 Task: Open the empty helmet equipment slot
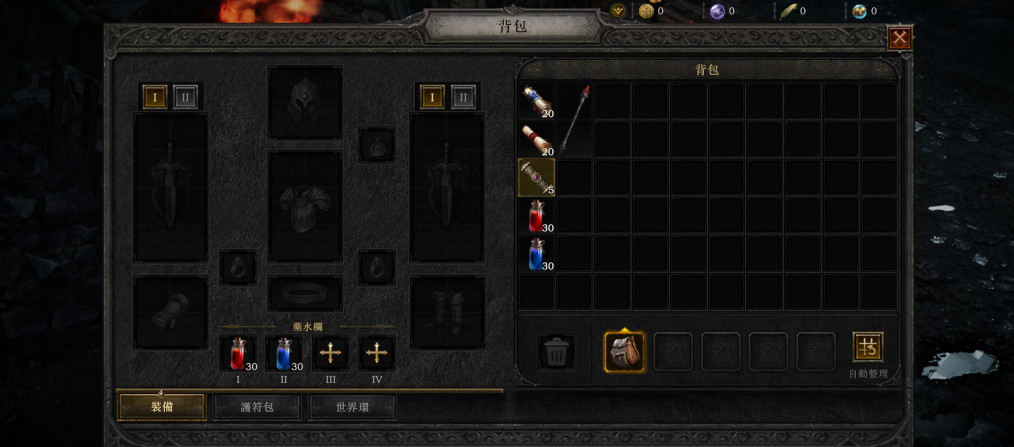pos(305,102)
